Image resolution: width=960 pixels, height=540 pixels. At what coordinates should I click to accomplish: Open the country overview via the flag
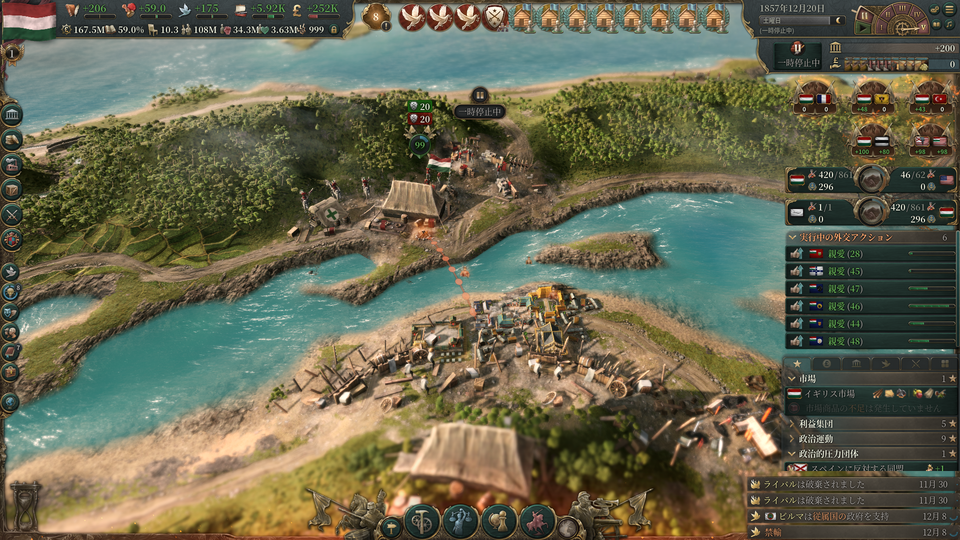coord(28,18)
